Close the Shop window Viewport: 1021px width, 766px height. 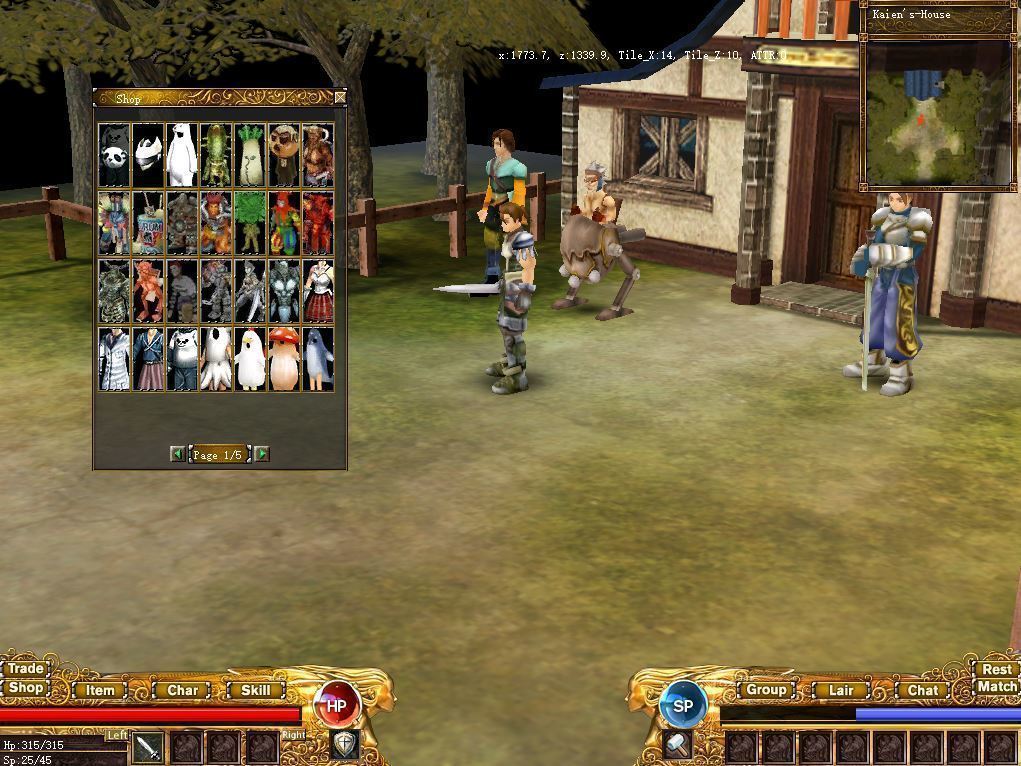pyautogui.click(x=340, y=97)
